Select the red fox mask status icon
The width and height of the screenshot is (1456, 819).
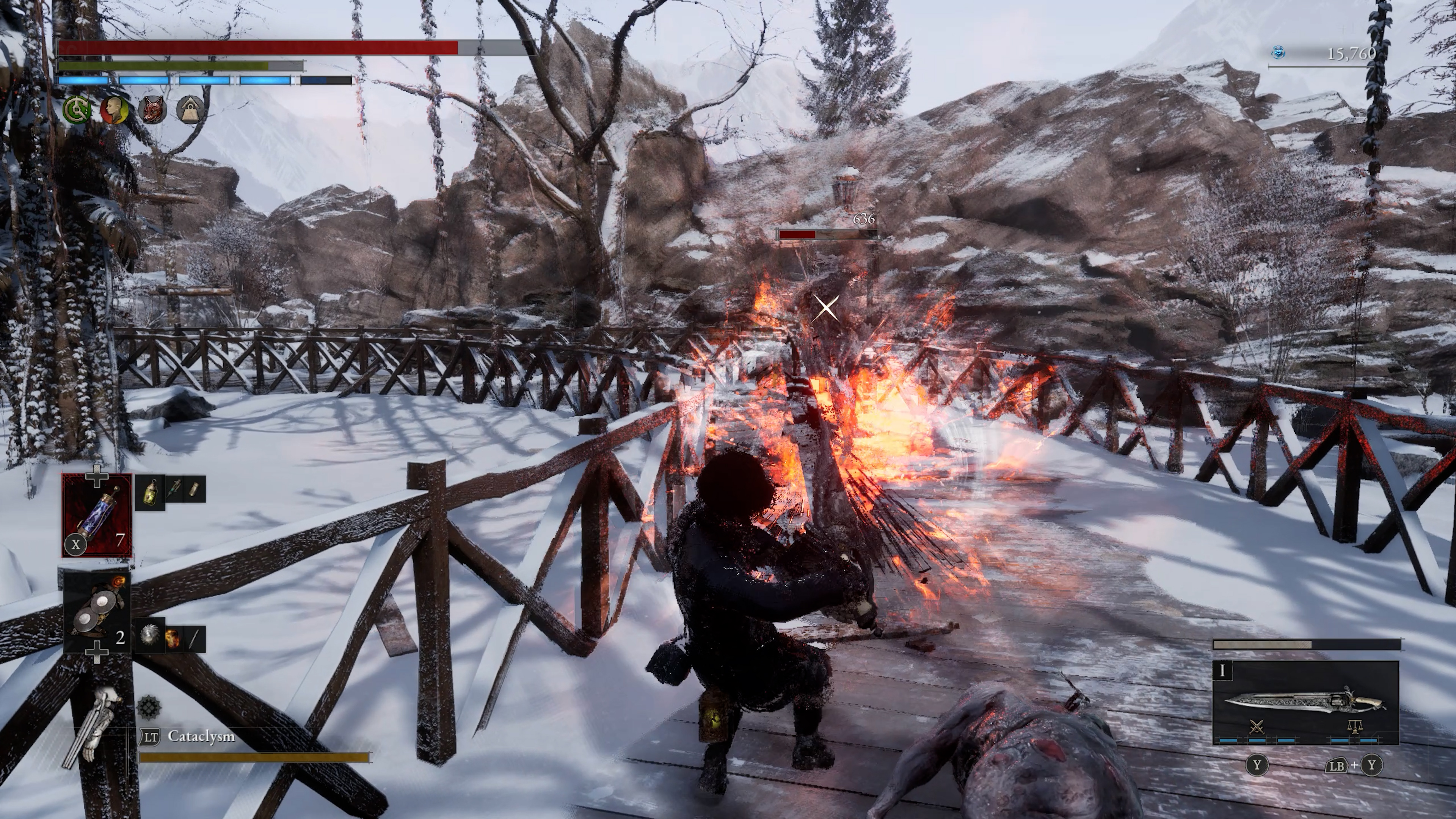pyautogui.click(x=152, y=110)
